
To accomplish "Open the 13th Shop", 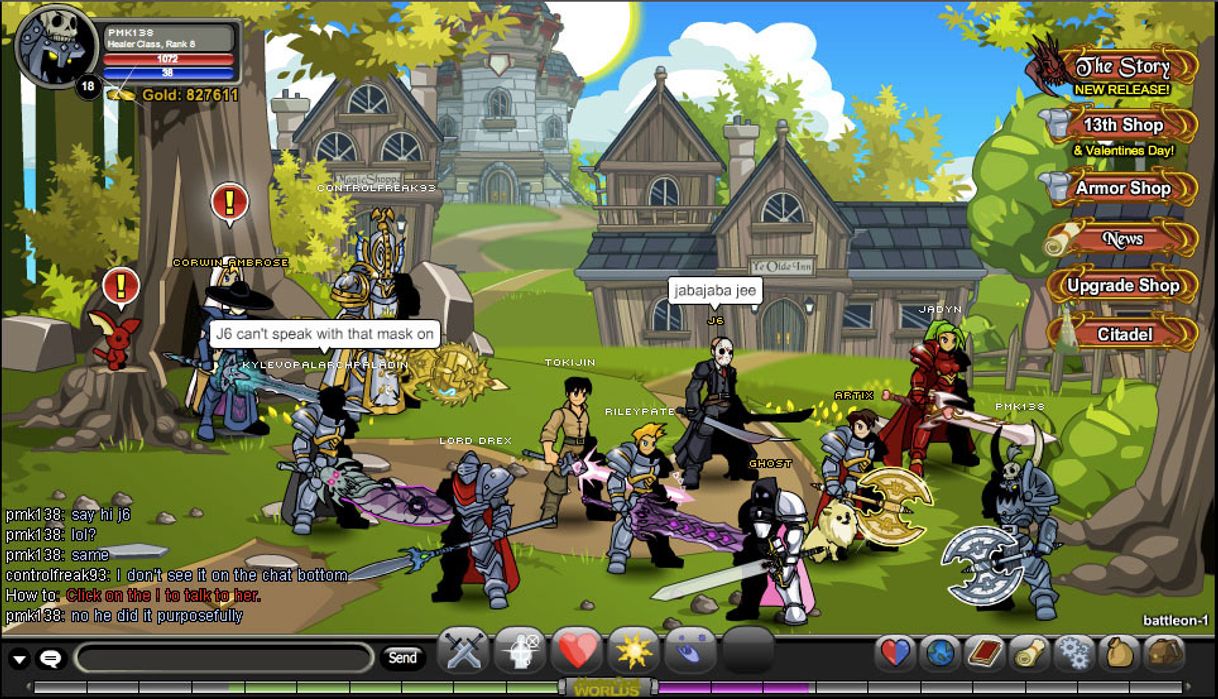I will (1122, 126).
